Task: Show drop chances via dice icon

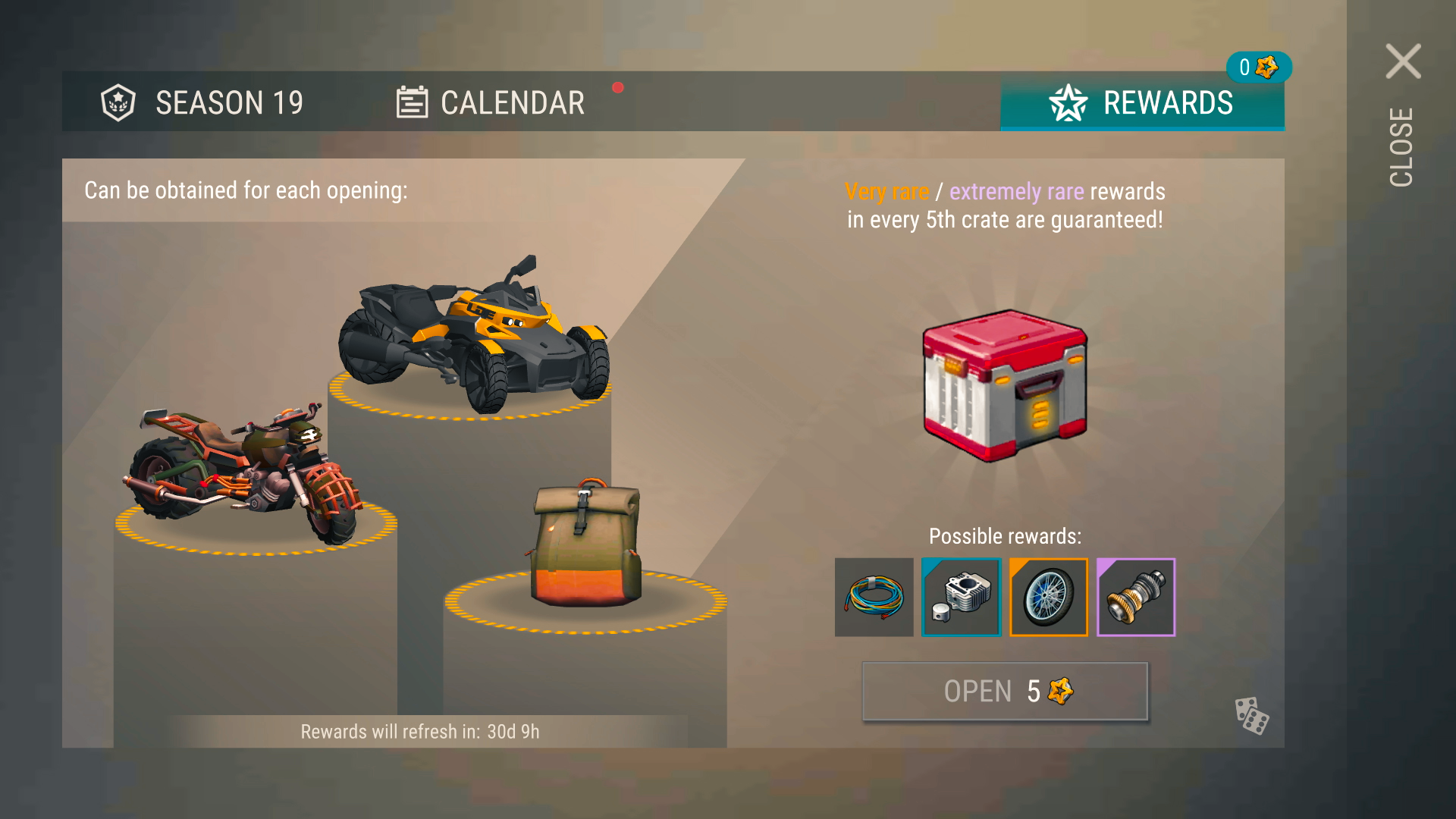Action: click(1251, 715)
